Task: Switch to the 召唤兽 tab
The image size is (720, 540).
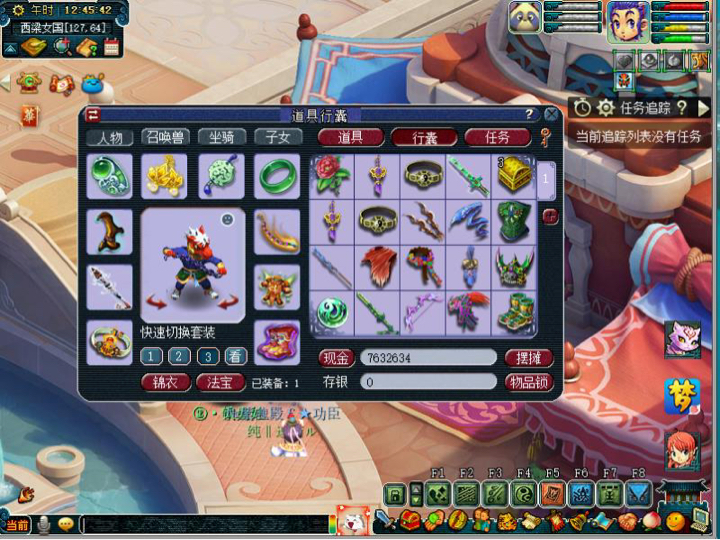Action: (x=165, y=137)
